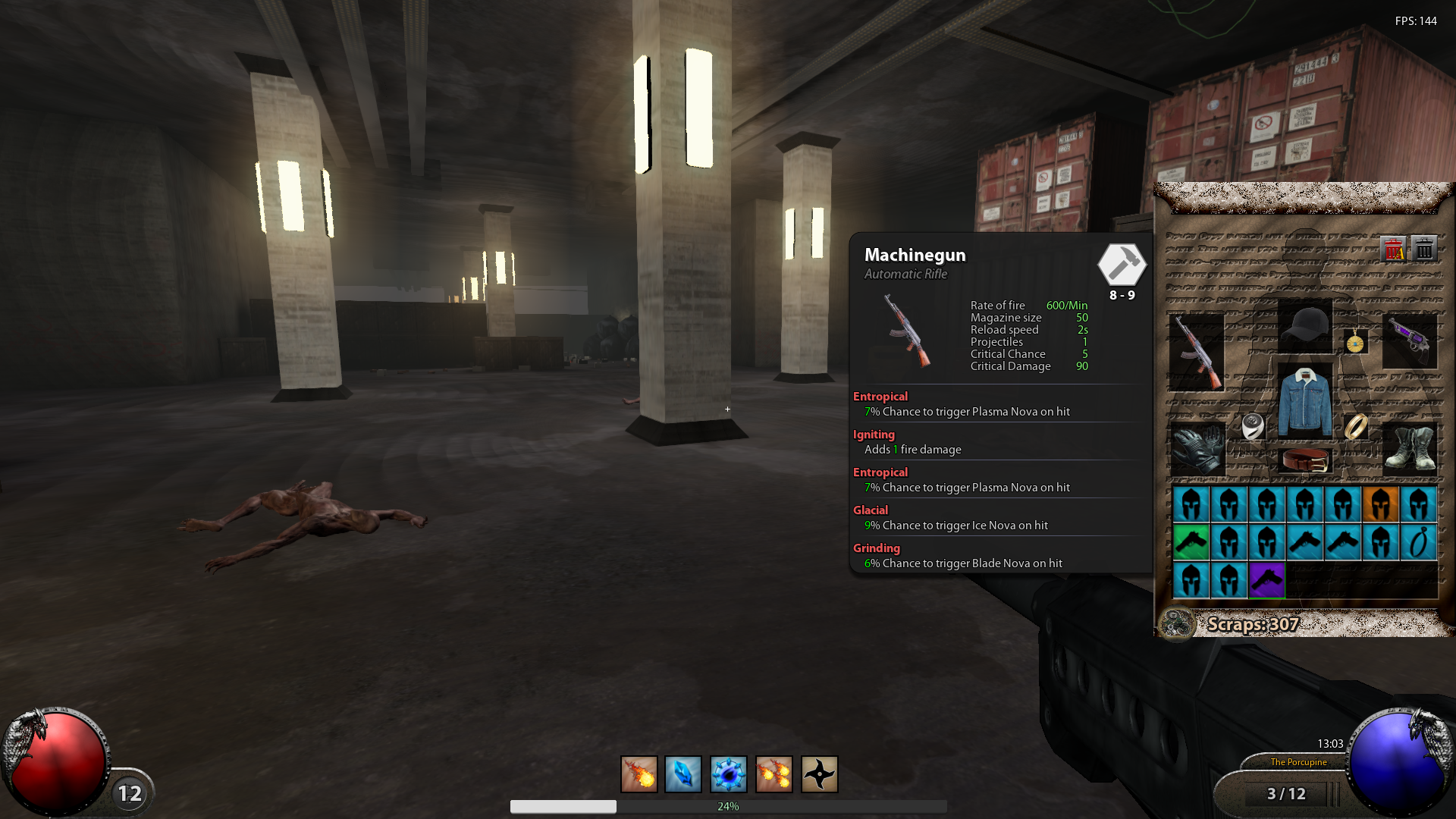Click the equipped purple revolver slot

coord(1410,341)
